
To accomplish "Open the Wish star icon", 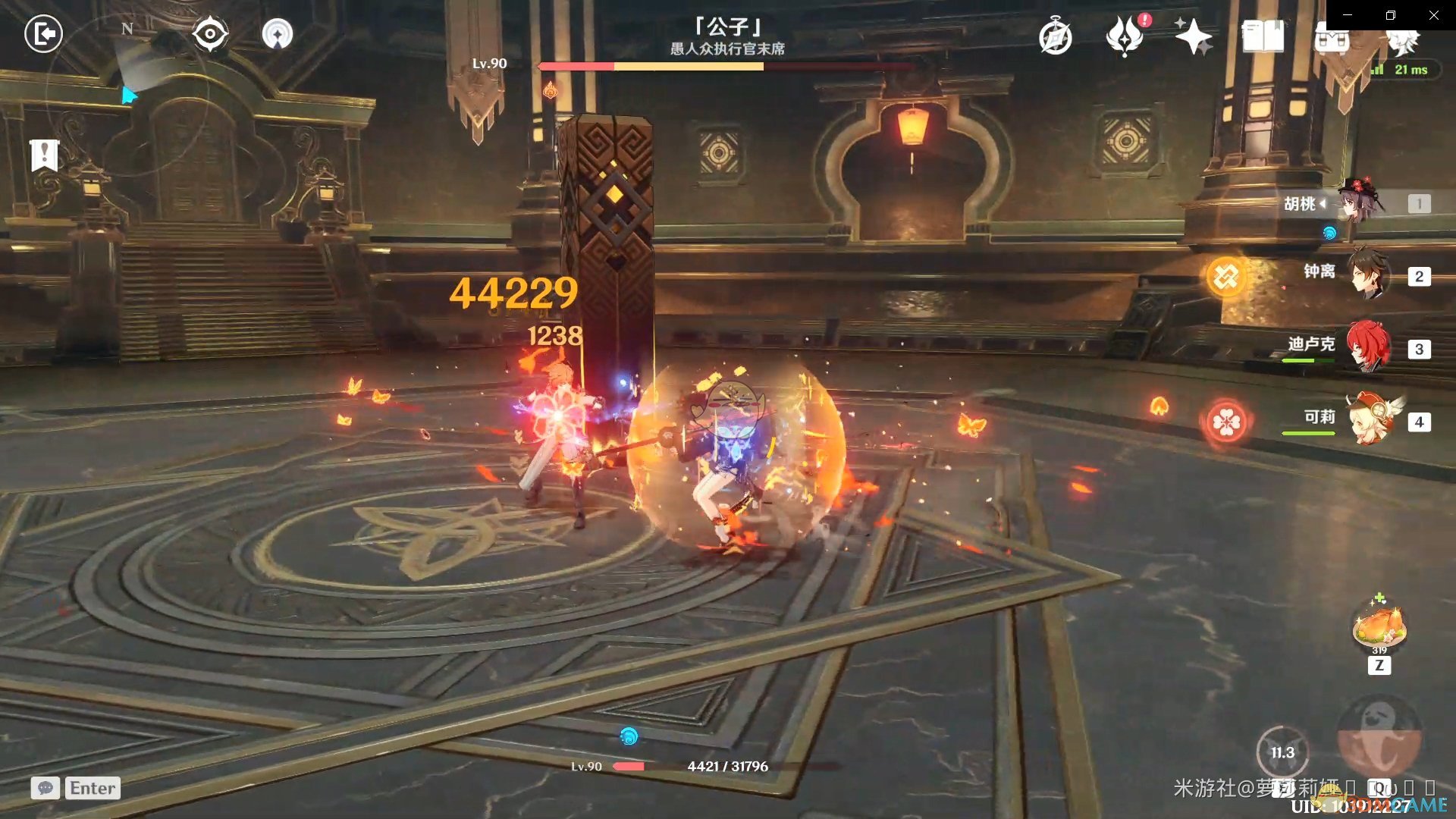I will pyautogui.click(x=1193, y=36).
